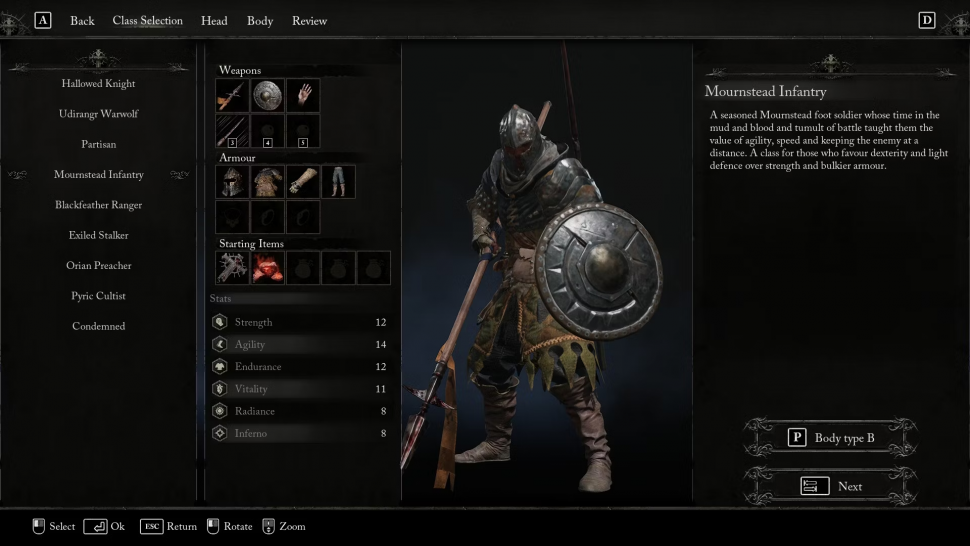Click the helmet armour slot
This screenshot has width=970, height=546.
[x=232, y=182]
